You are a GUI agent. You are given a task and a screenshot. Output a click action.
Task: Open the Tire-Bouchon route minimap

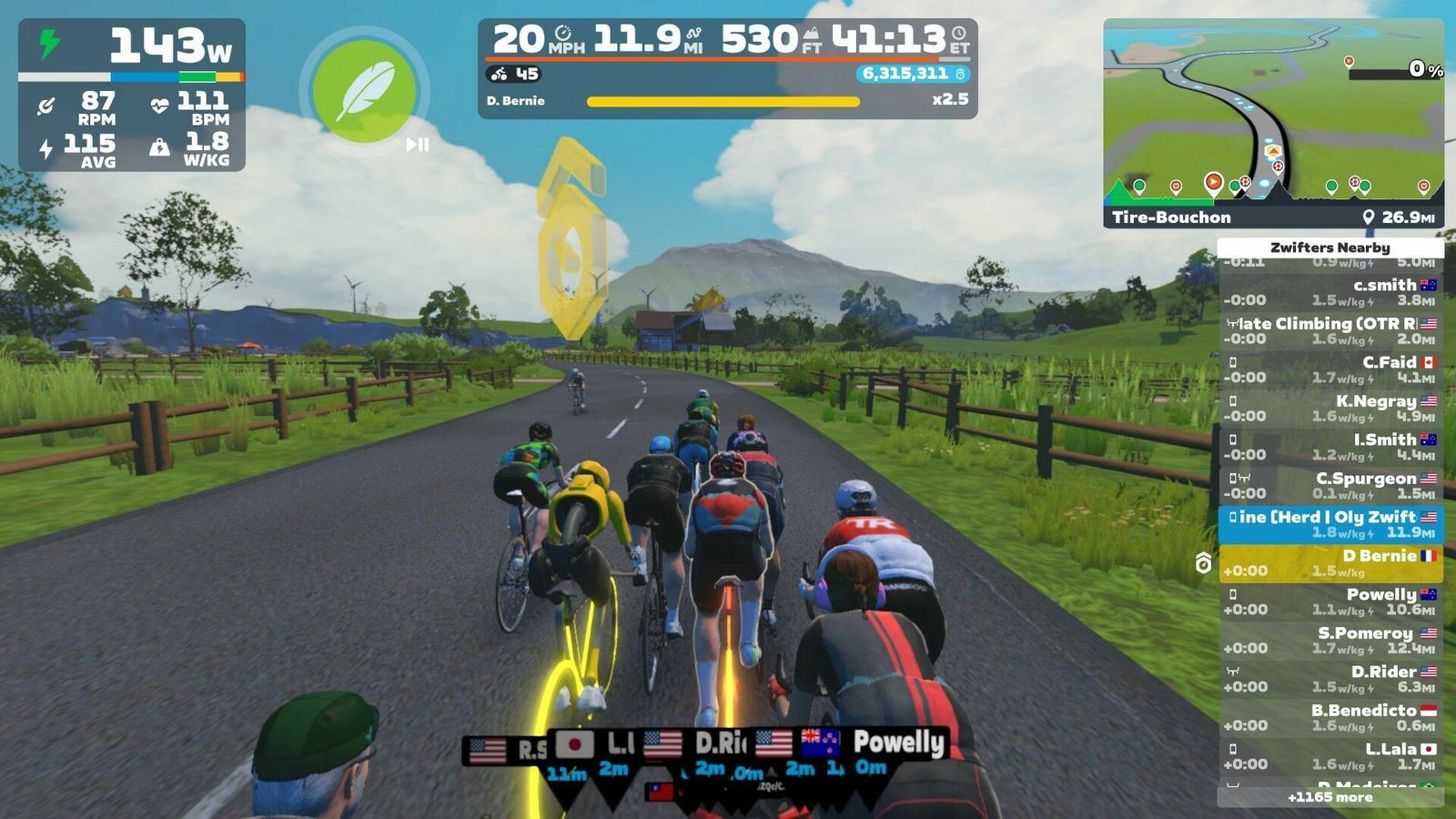coord(1273,123)
